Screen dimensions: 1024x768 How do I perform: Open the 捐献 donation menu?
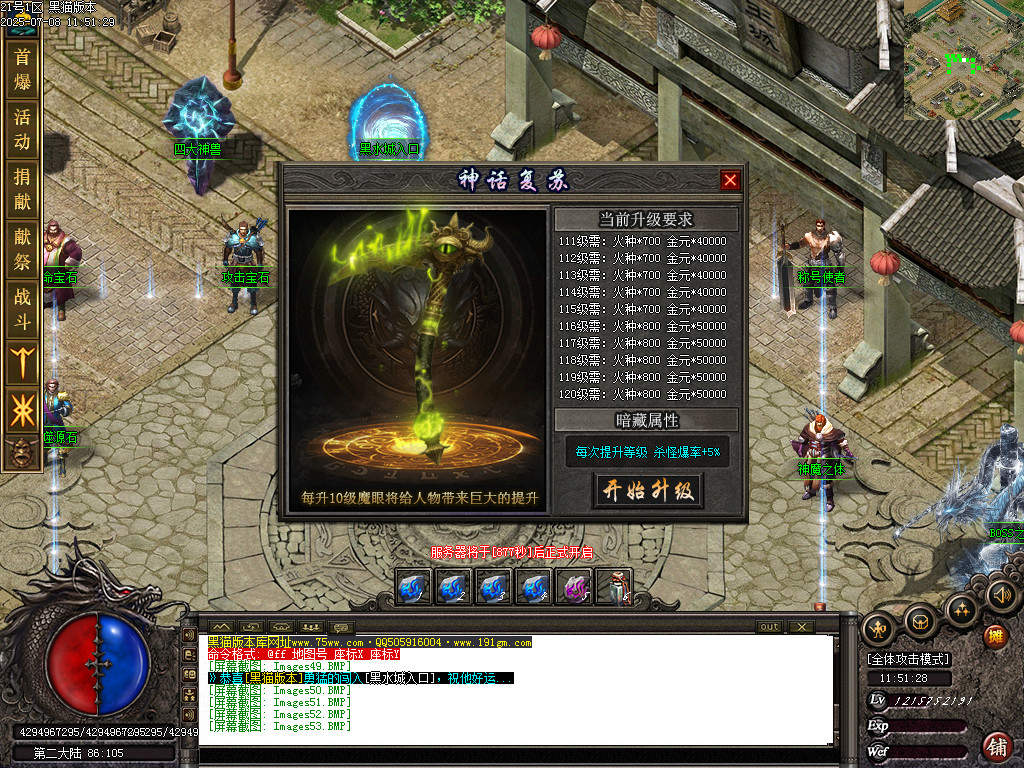22,190
